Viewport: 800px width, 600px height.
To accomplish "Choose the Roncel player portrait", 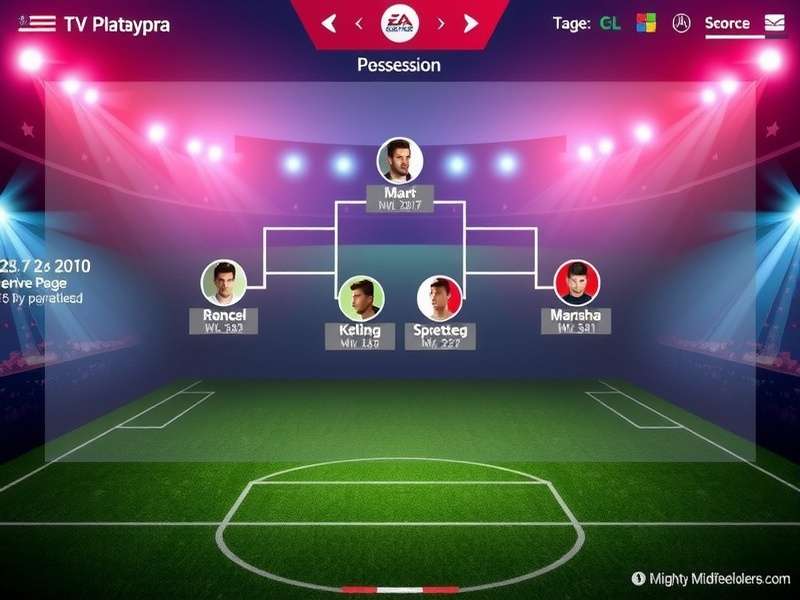I will coord(223,283).
